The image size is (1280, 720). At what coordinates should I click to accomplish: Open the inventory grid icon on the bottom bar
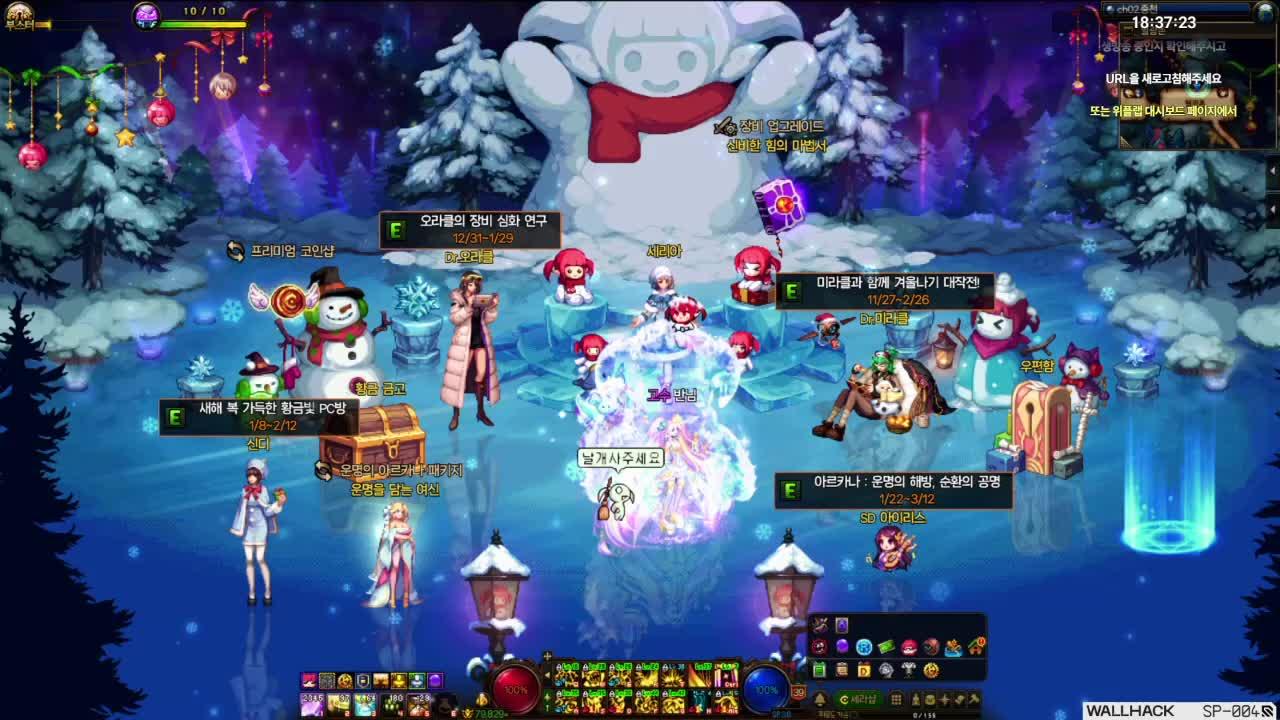[897, 699]
